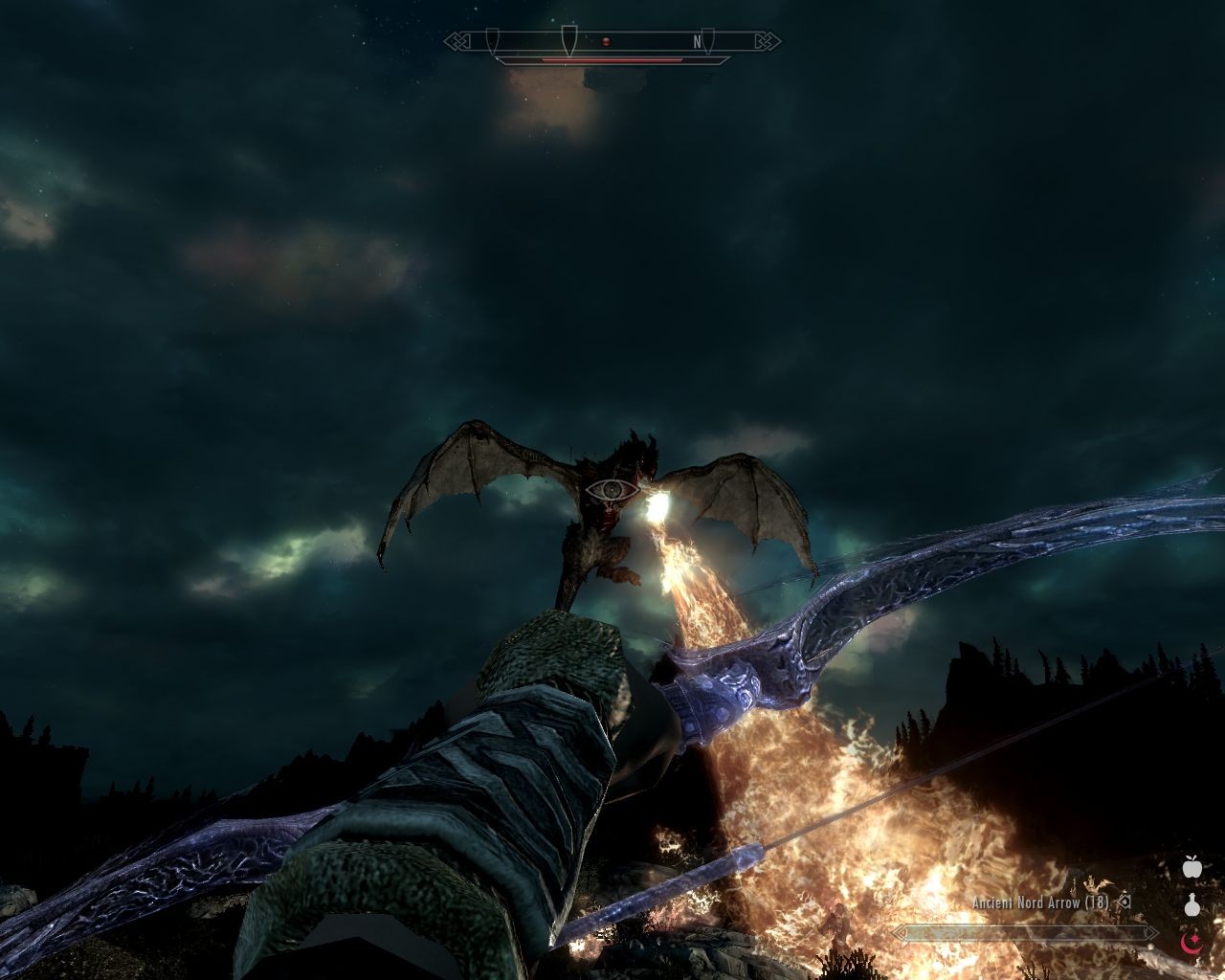This screenshot has width=1225, height=980.
Task: Click the red crescent moon widget icon
Action: coord(1190,944)
